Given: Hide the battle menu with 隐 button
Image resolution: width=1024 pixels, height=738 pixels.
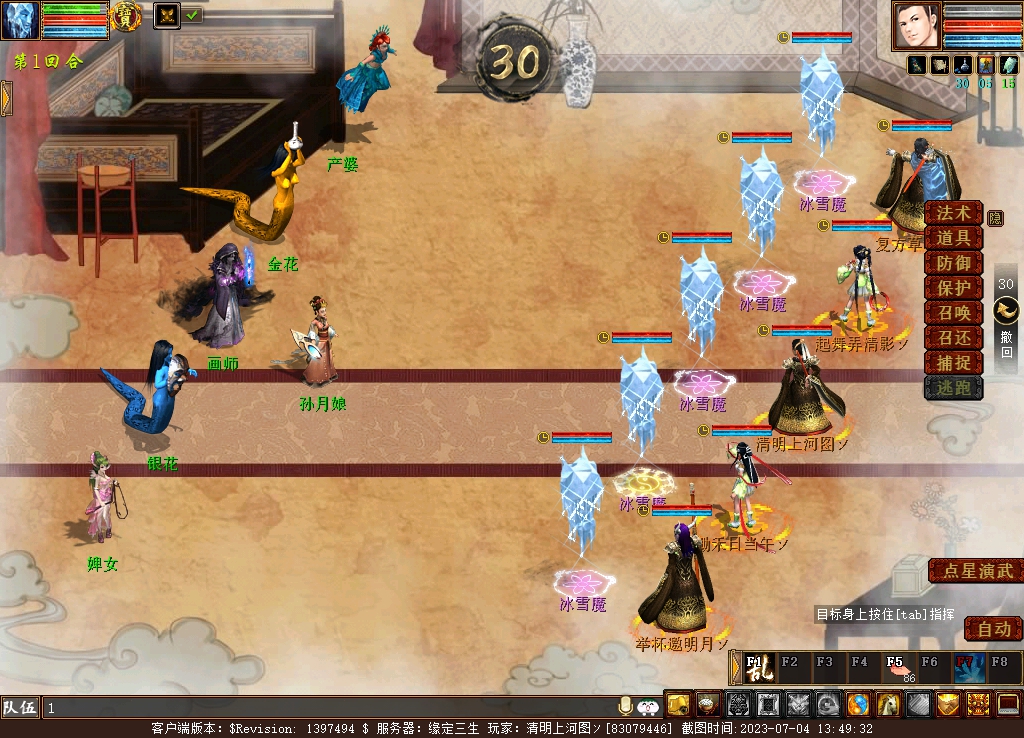Looking at the screenshot, I should (x=995, y=217).
